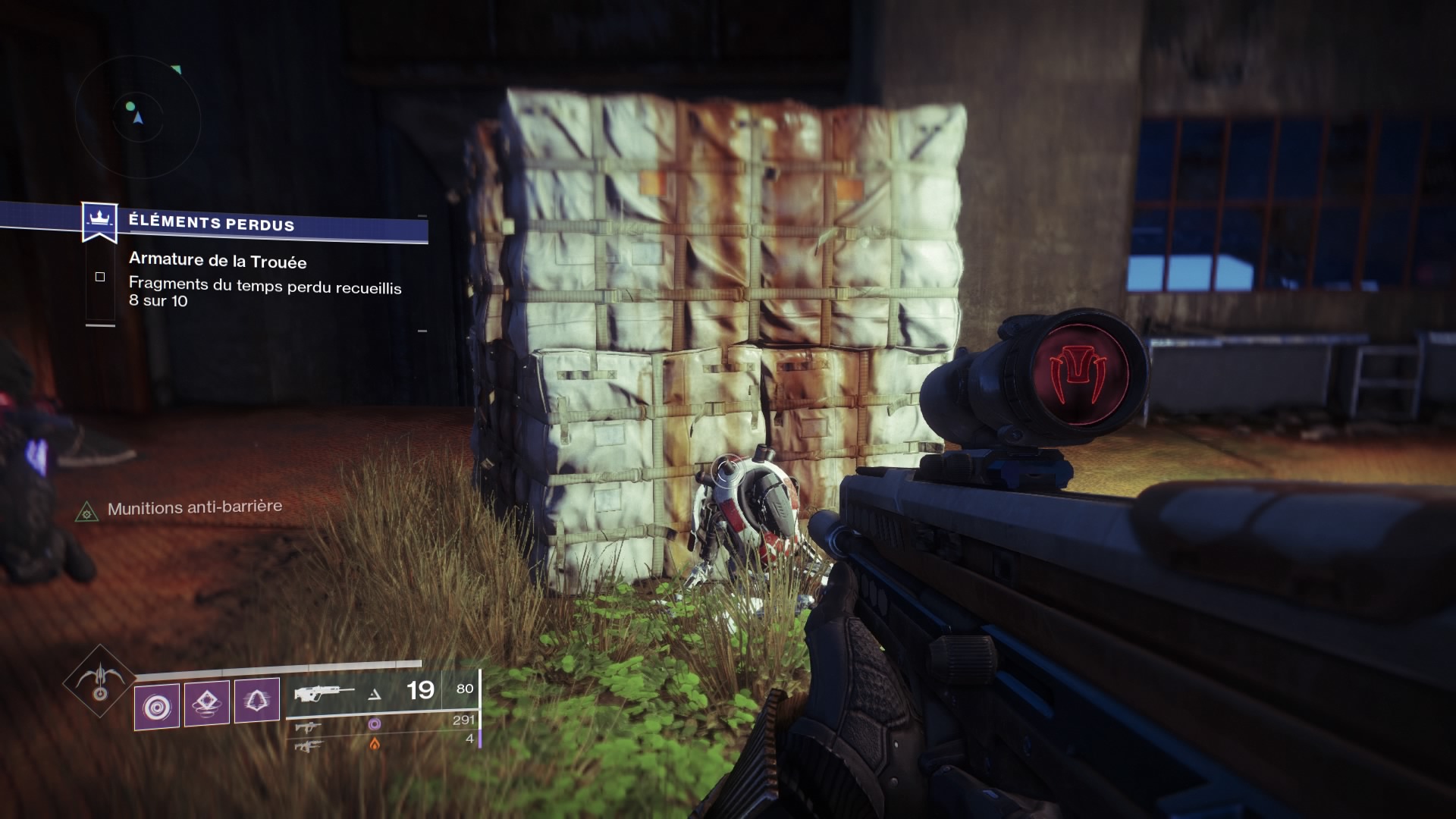The image size is (1456, 819).
Task: Activate the purple dodge class ability
Action: click(x=256, y=701)
